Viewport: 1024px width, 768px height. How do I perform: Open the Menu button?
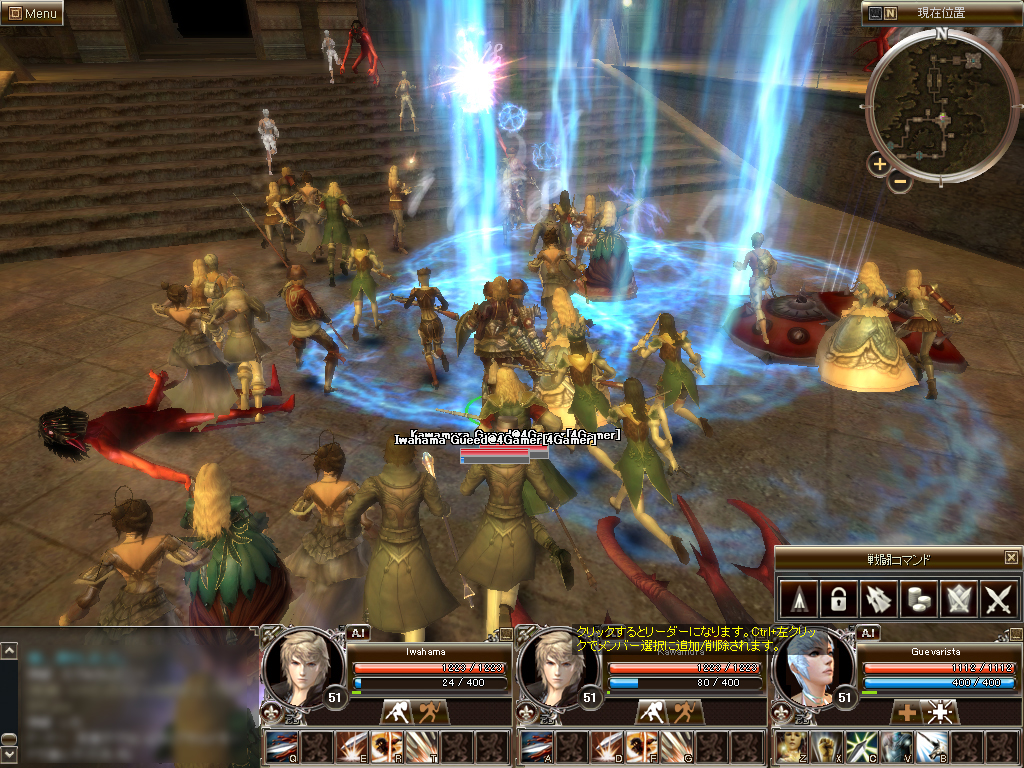tap(32, 13)
